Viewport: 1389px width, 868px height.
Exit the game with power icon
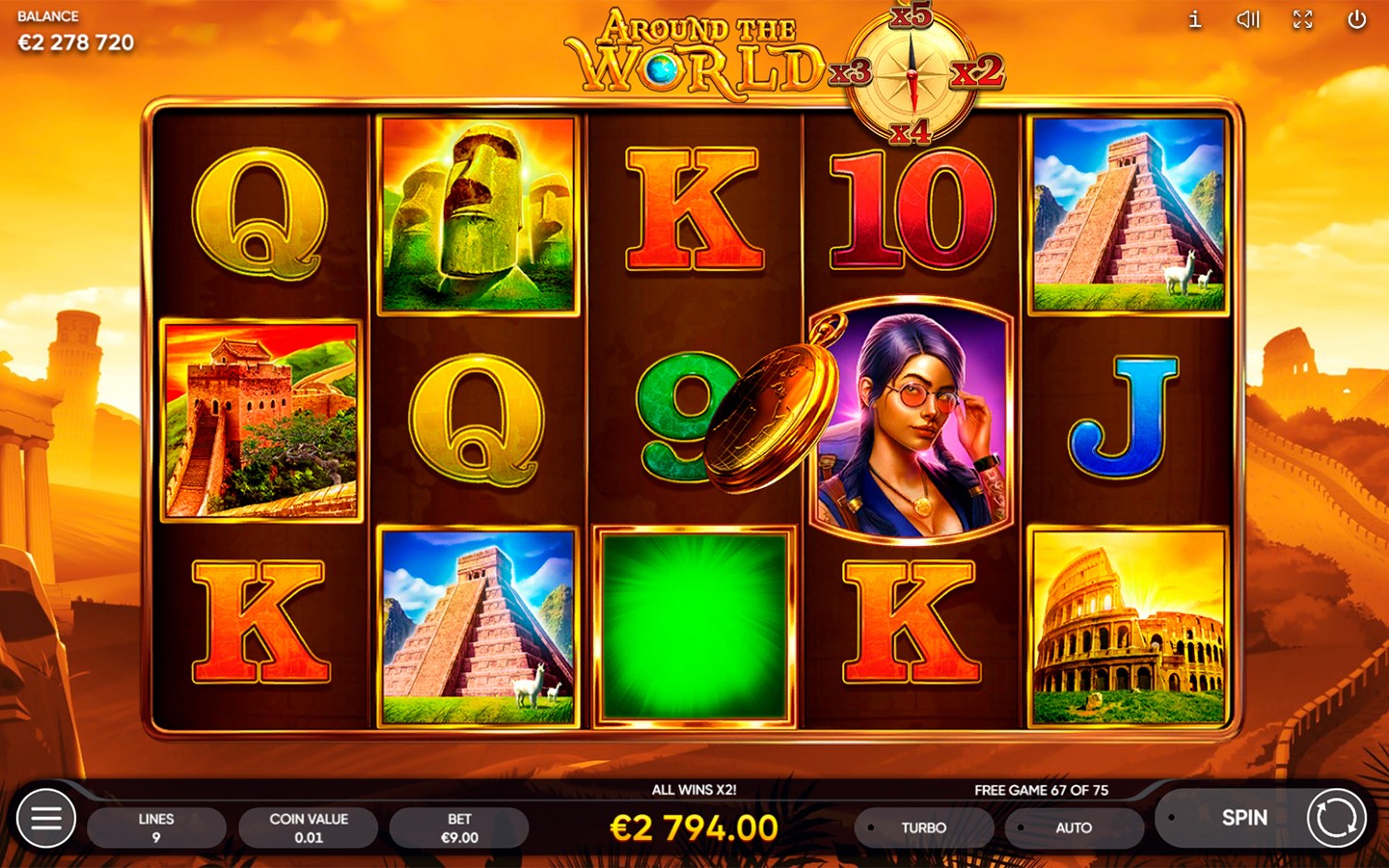click(1356, 19)
